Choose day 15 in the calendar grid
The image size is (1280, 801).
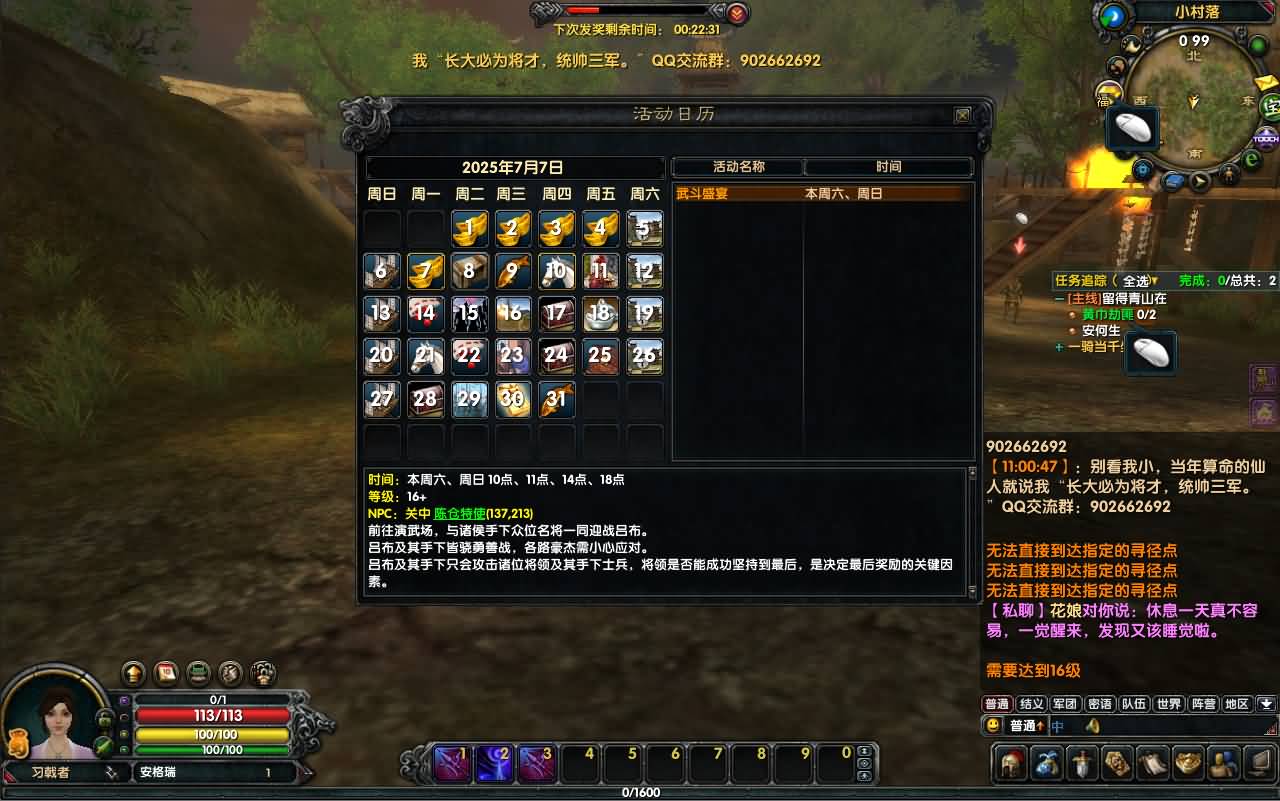tap(469, 314)
